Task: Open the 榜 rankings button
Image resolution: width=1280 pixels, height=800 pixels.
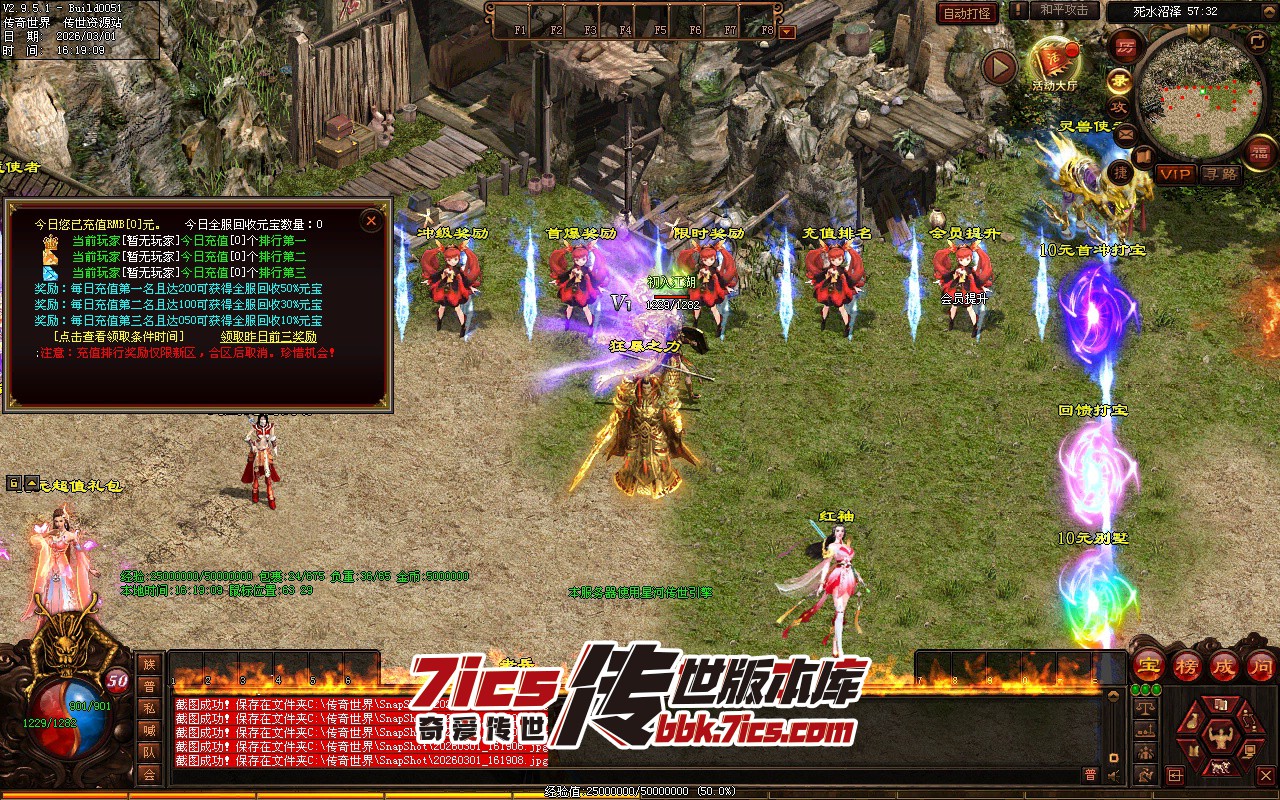Action: click(x=1186, y=665)
